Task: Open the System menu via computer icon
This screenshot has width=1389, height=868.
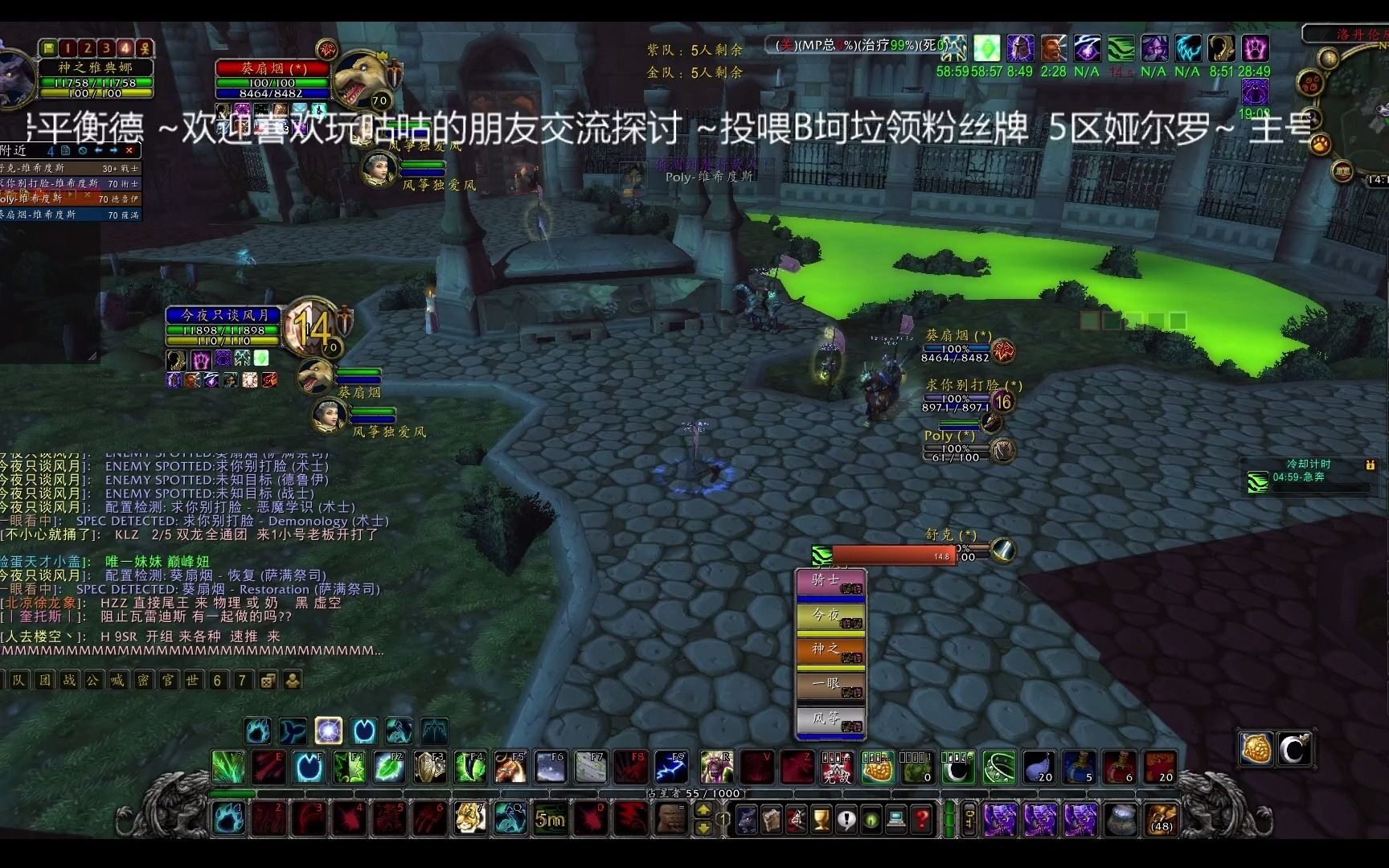Action: [x=895, y=819]
